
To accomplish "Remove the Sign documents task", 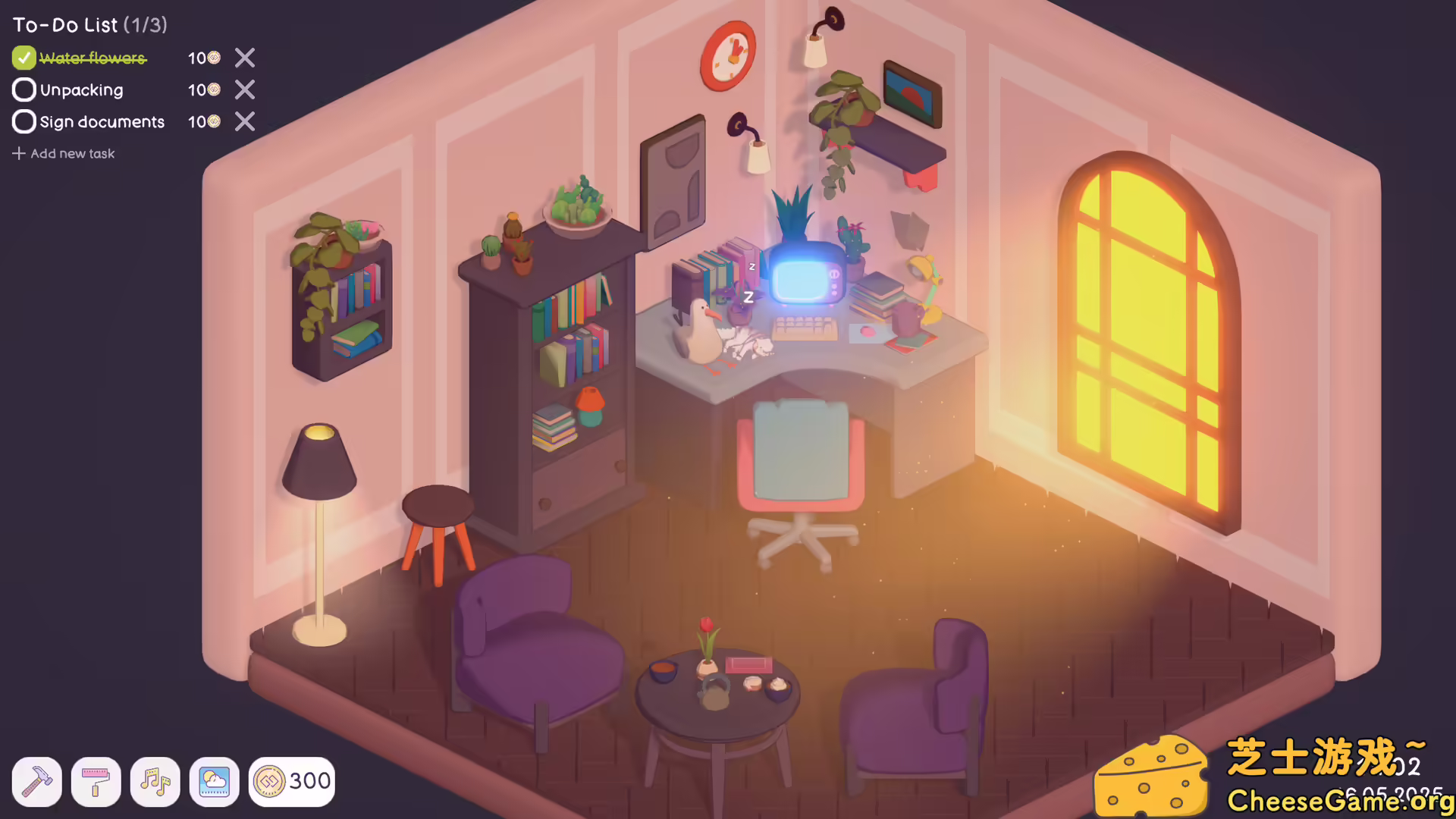I will click(x=244, y=121).
